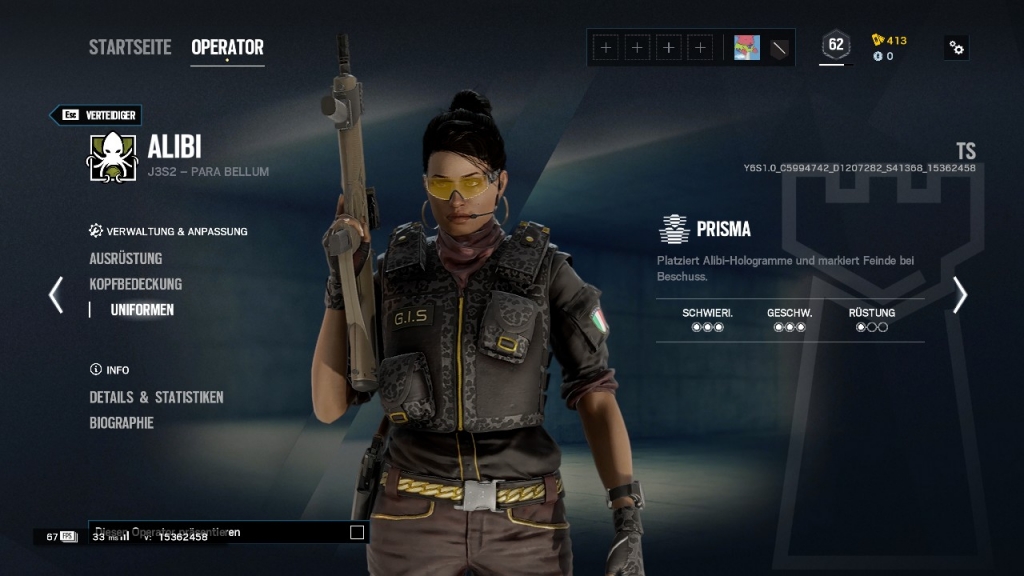1024x576 pixels.
Task: Go back via the Verteidiger button
Action: click(96, 115)
